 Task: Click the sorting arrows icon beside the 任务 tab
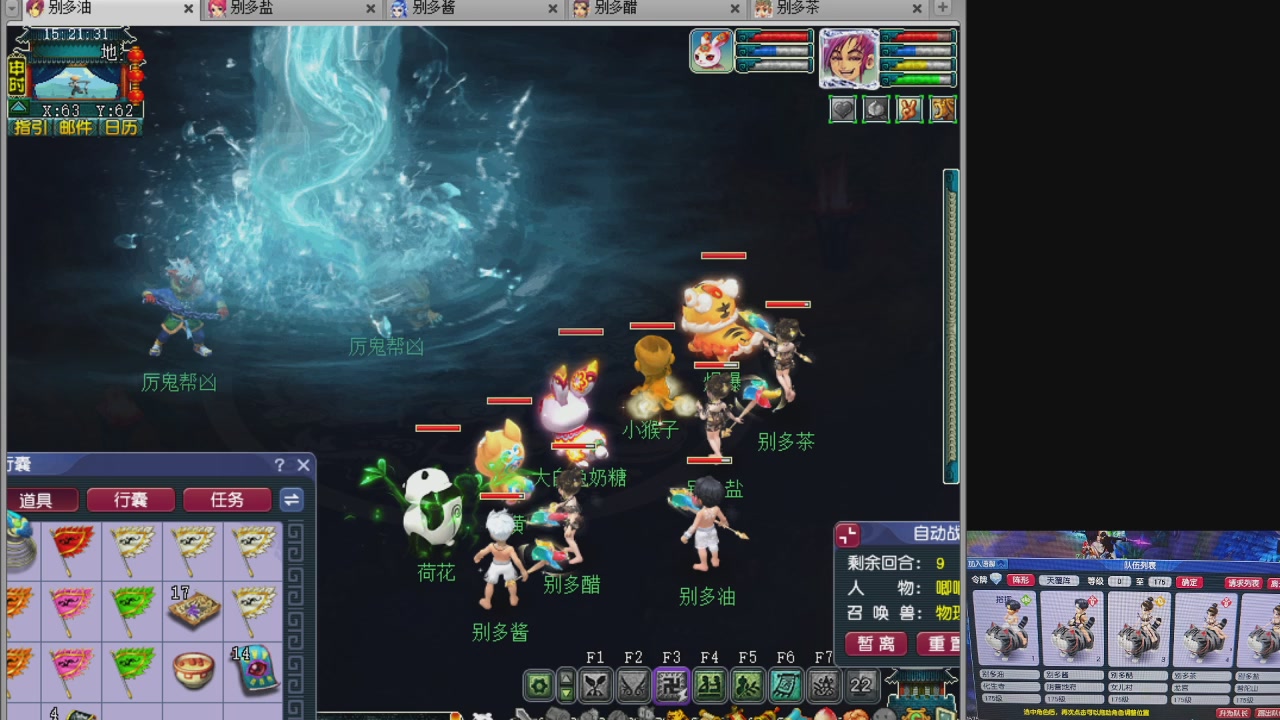click(x=291, y=500)
